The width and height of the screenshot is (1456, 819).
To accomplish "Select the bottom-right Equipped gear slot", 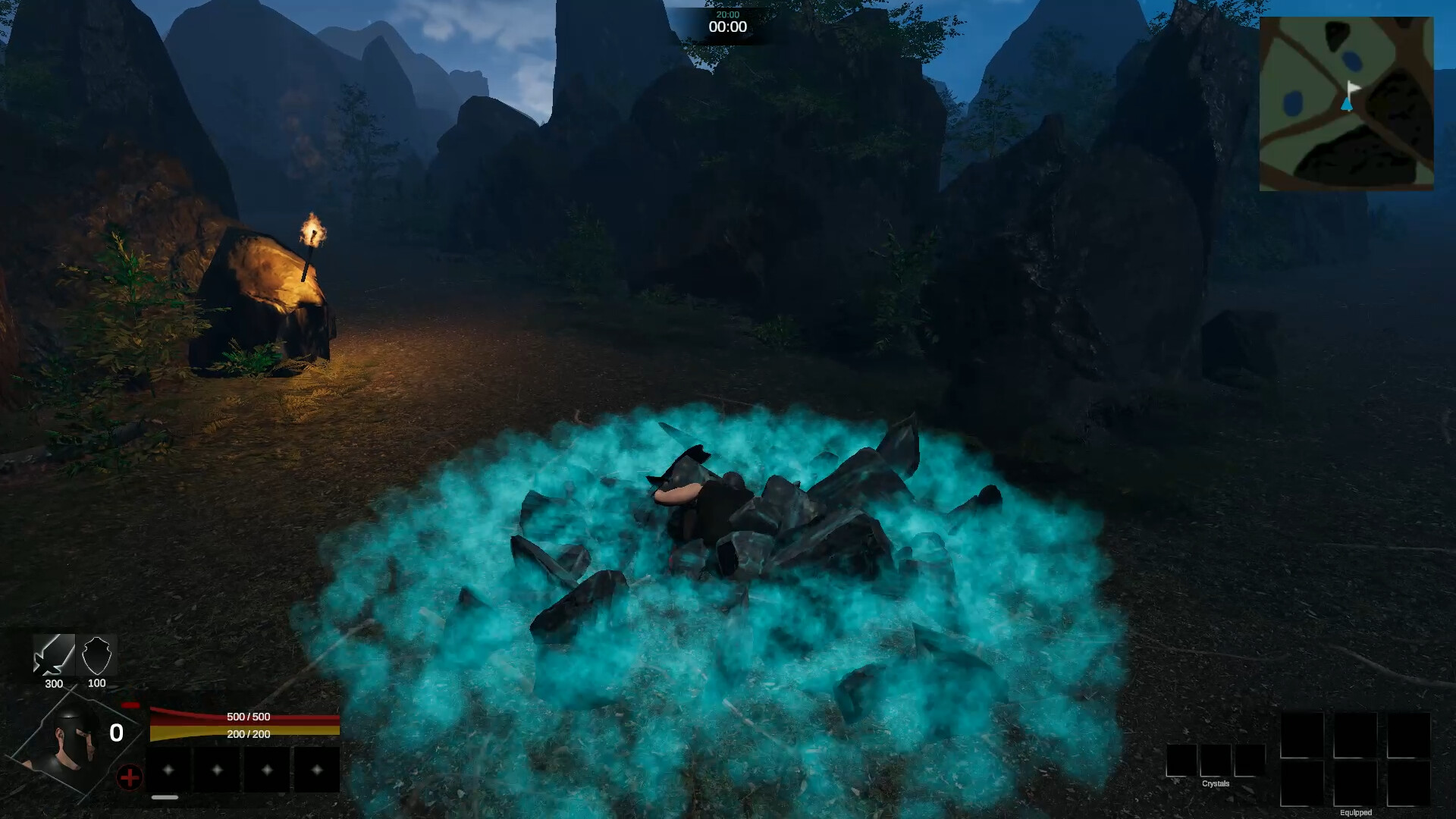I will [x=1409, y=784].
